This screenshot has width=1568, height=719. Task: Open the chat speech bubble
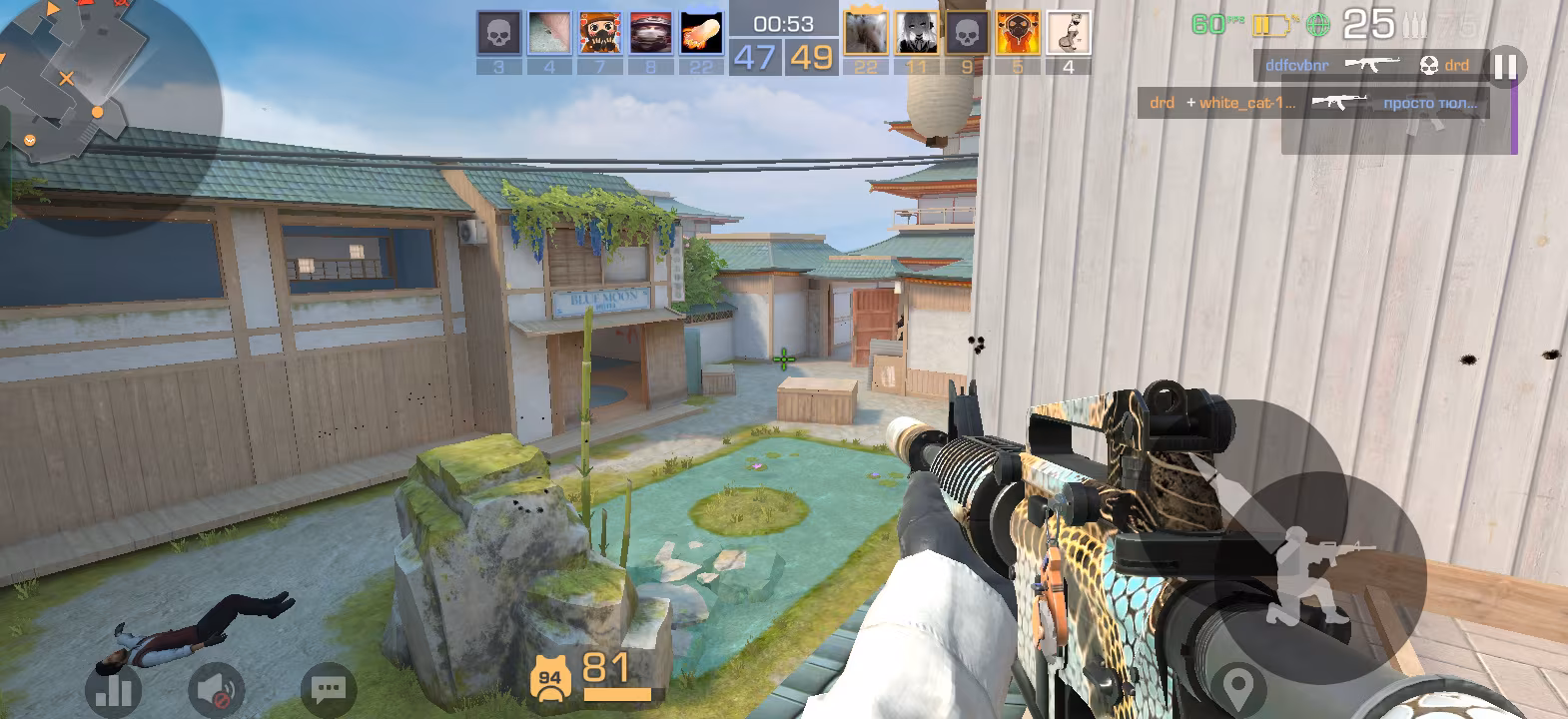tap(328, 689)
